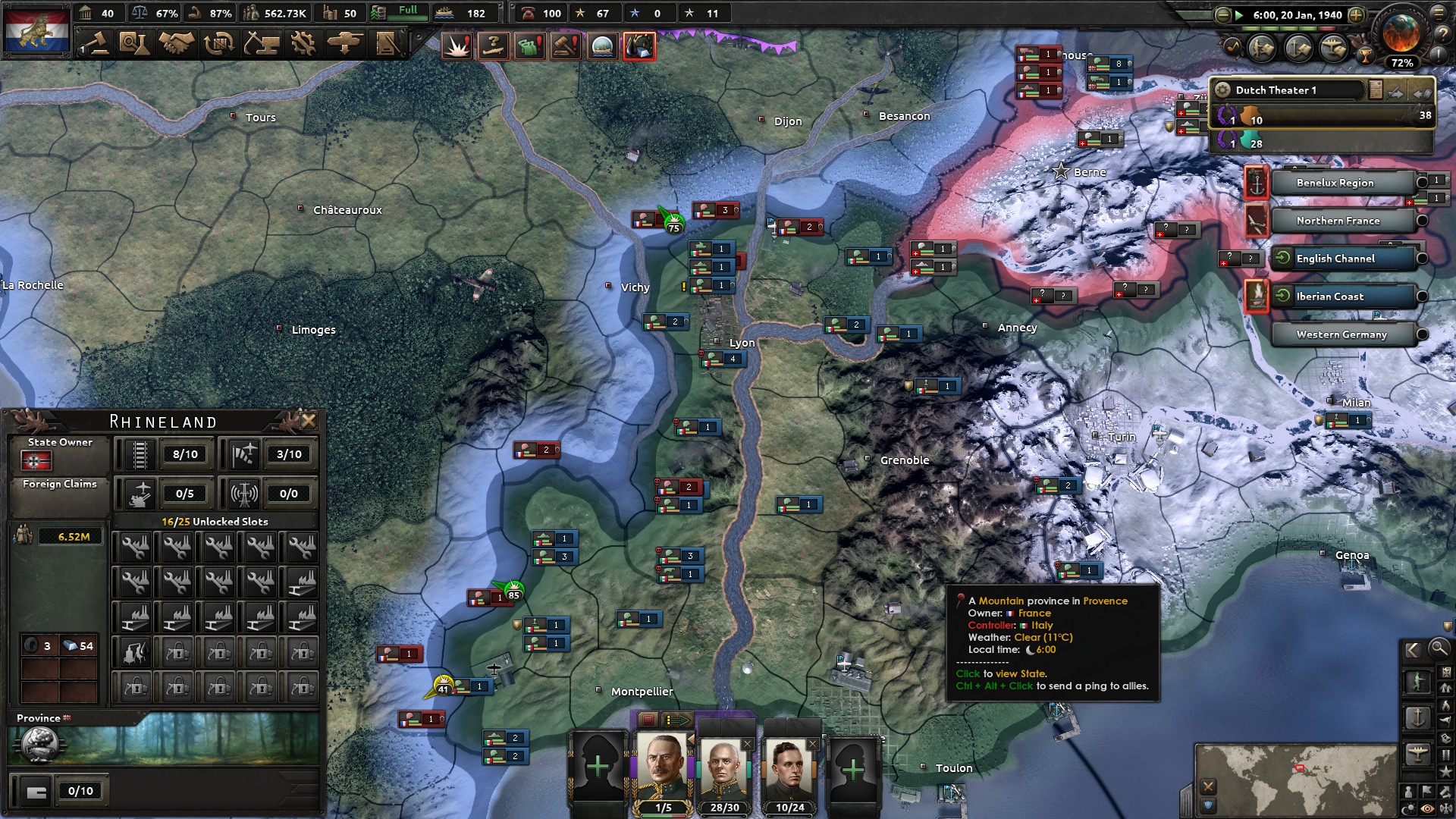Expand the English Channel region entry
The width and height of the screenshot is (1456, 819).
pos(1423,259)
